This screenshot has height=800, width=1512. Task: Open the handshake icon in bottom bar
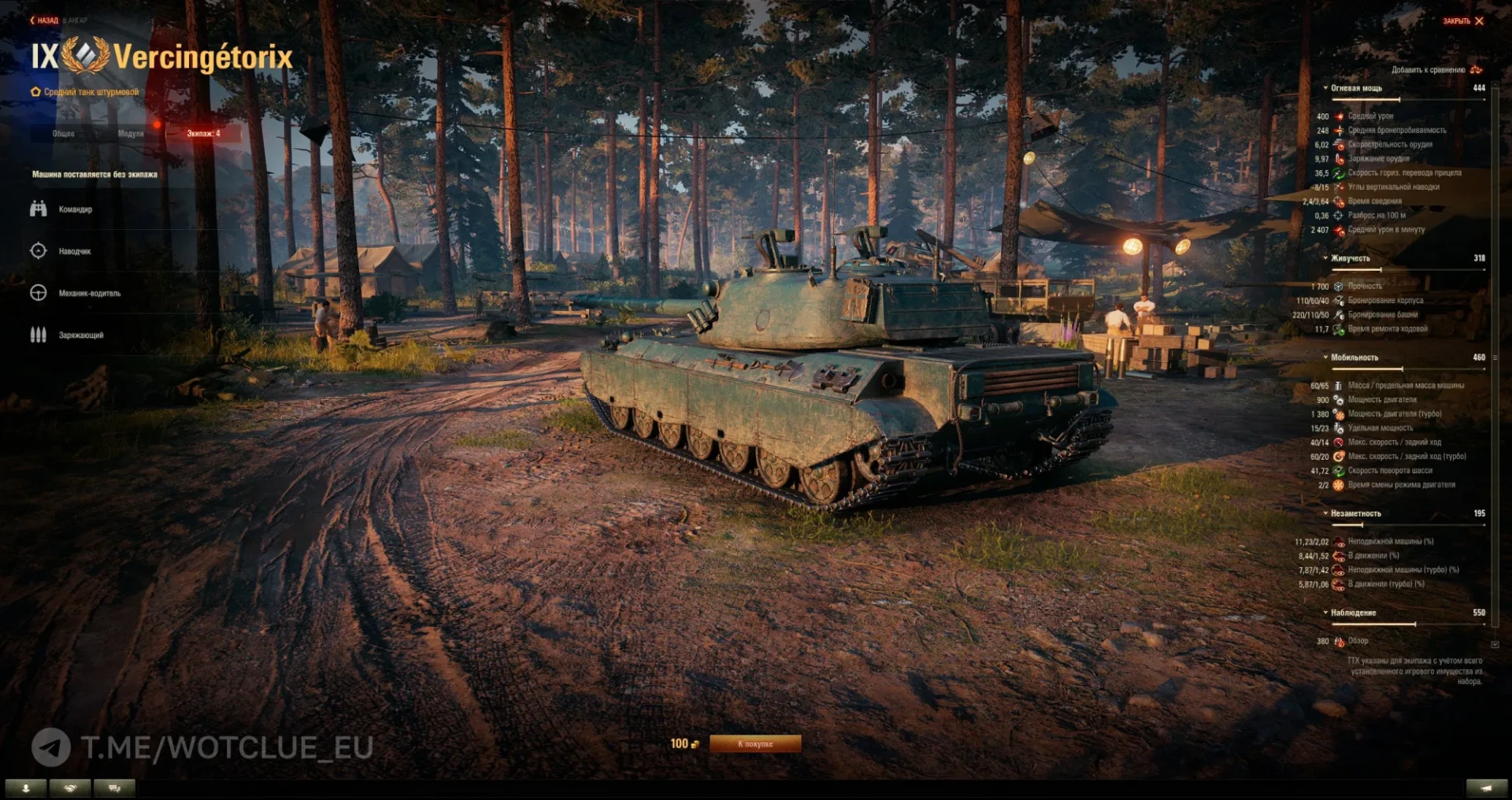71,788
